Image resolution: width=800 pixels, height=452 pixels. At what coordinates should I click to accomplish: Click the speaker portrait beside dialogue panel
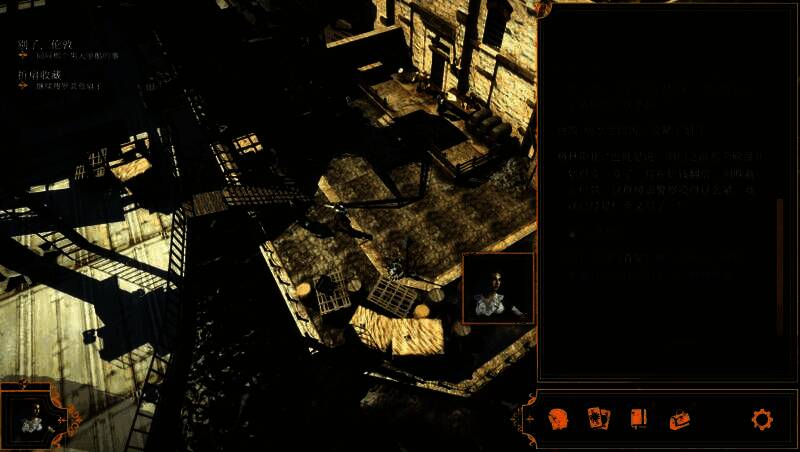click(498, 288)
